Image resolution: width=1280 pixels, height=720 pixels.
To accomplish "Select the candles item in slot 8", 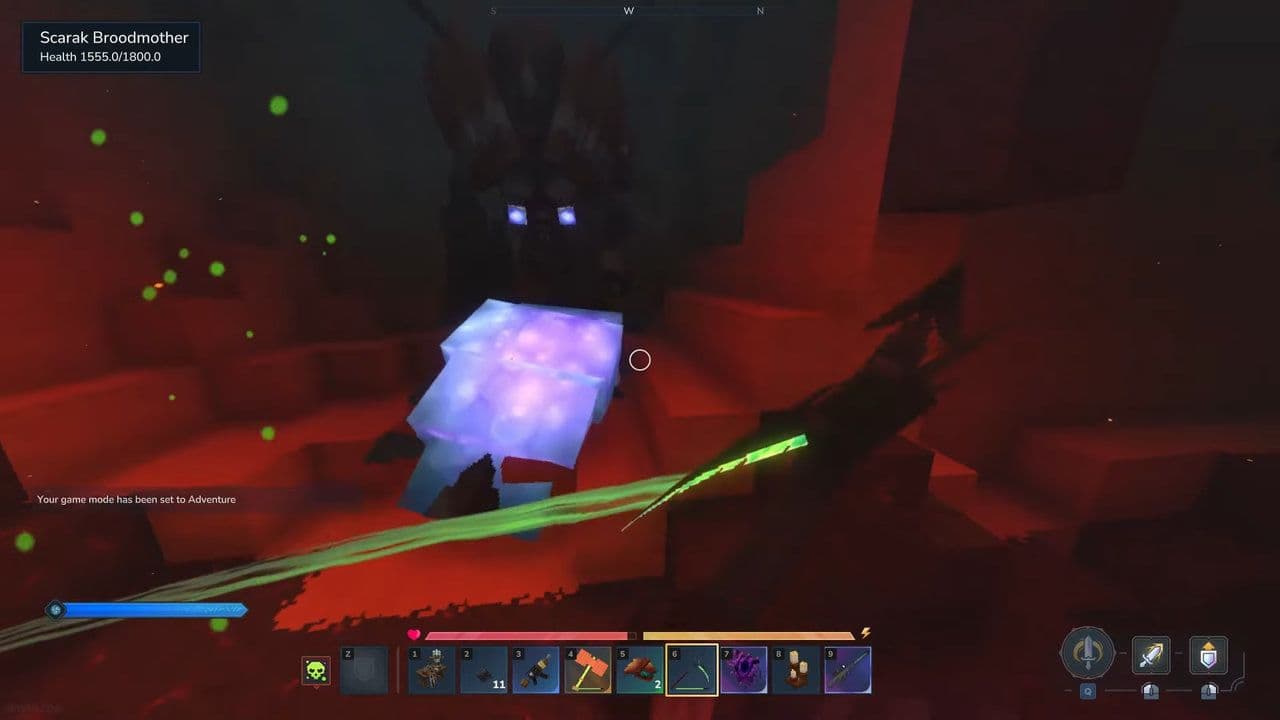I will point(798,670).
